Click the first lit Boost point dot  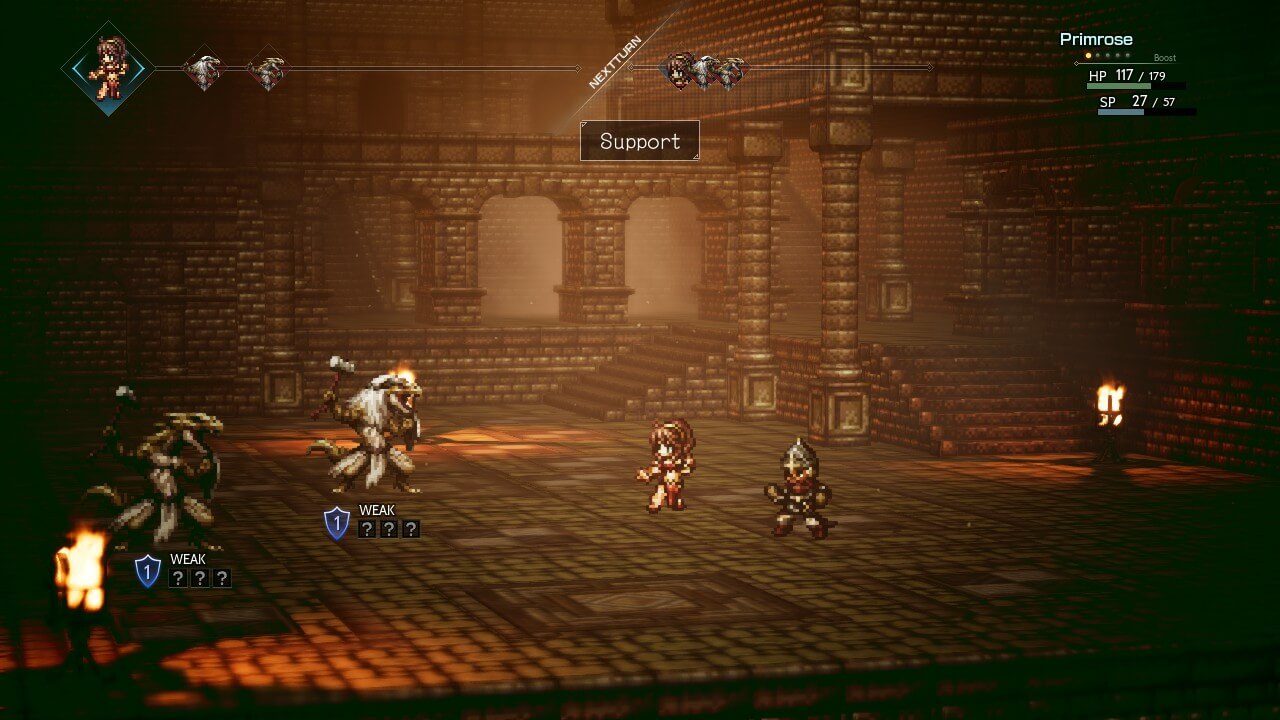click(x=1088, y=56)
